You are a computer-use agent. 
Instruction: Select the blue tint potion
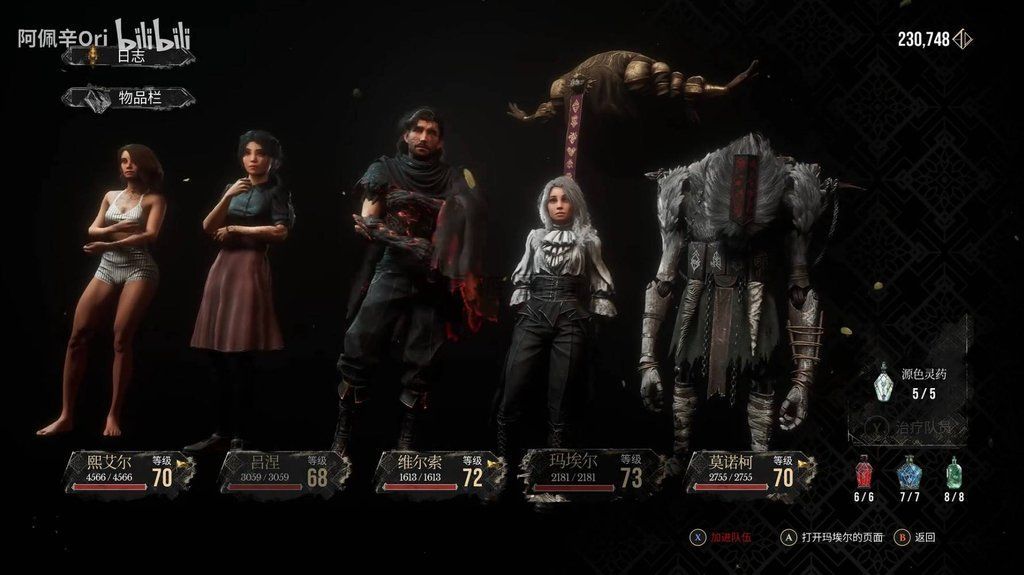pyautogui.click(x=910, y=473)
